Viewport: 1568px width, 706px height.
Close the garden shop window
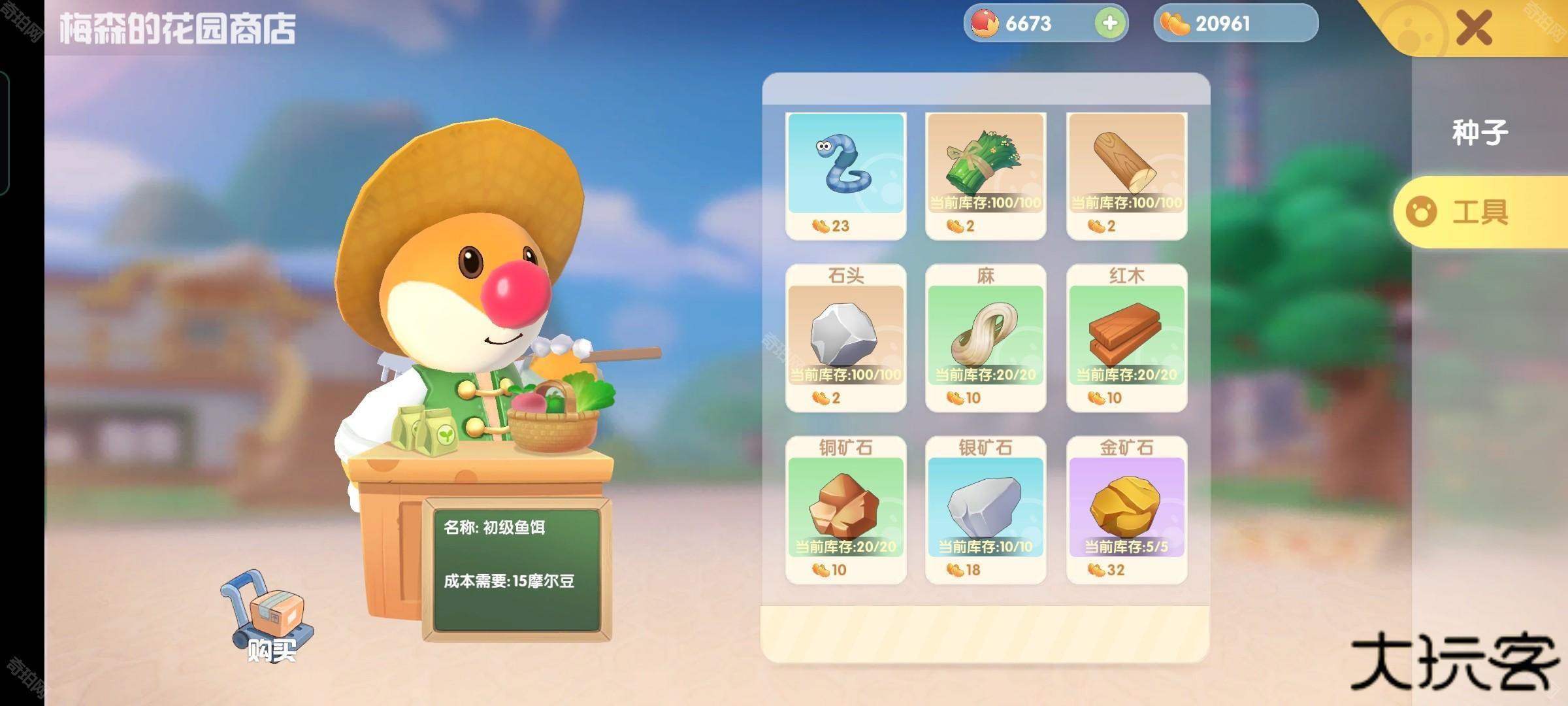coord(1474,28)
